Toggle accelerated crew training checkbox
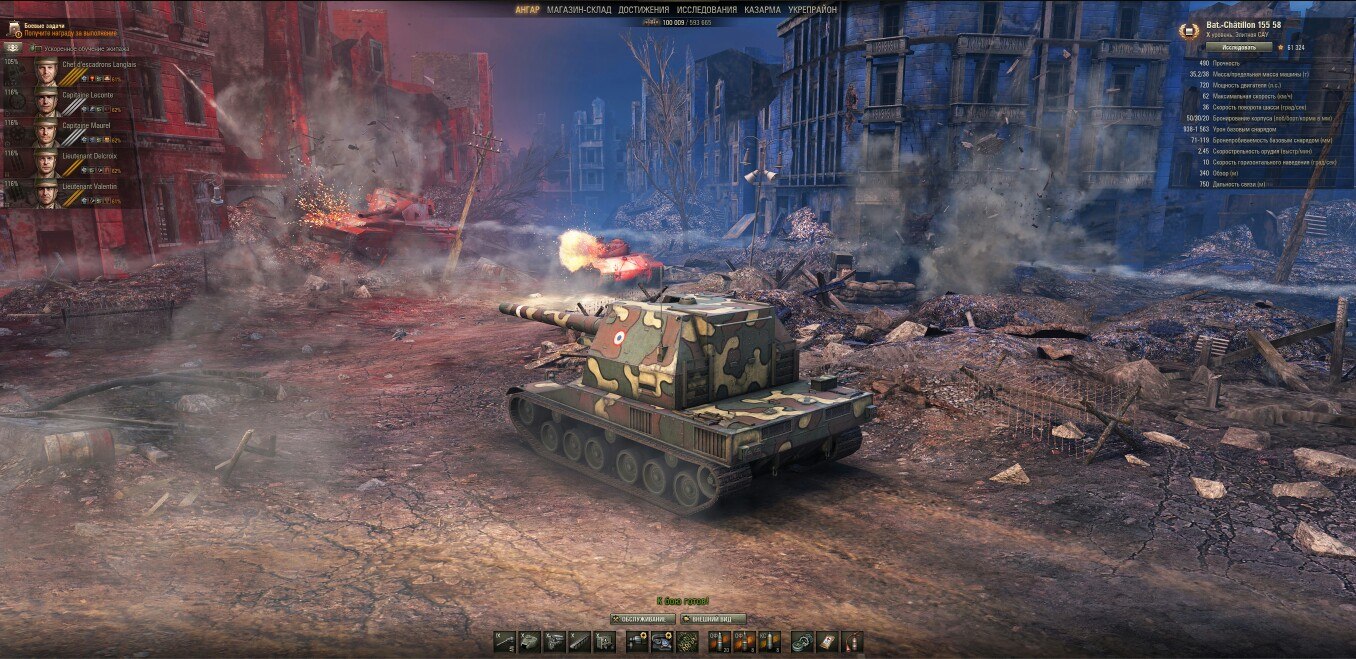Viewport: 1356px width, 659px height. tap(36, 47)
